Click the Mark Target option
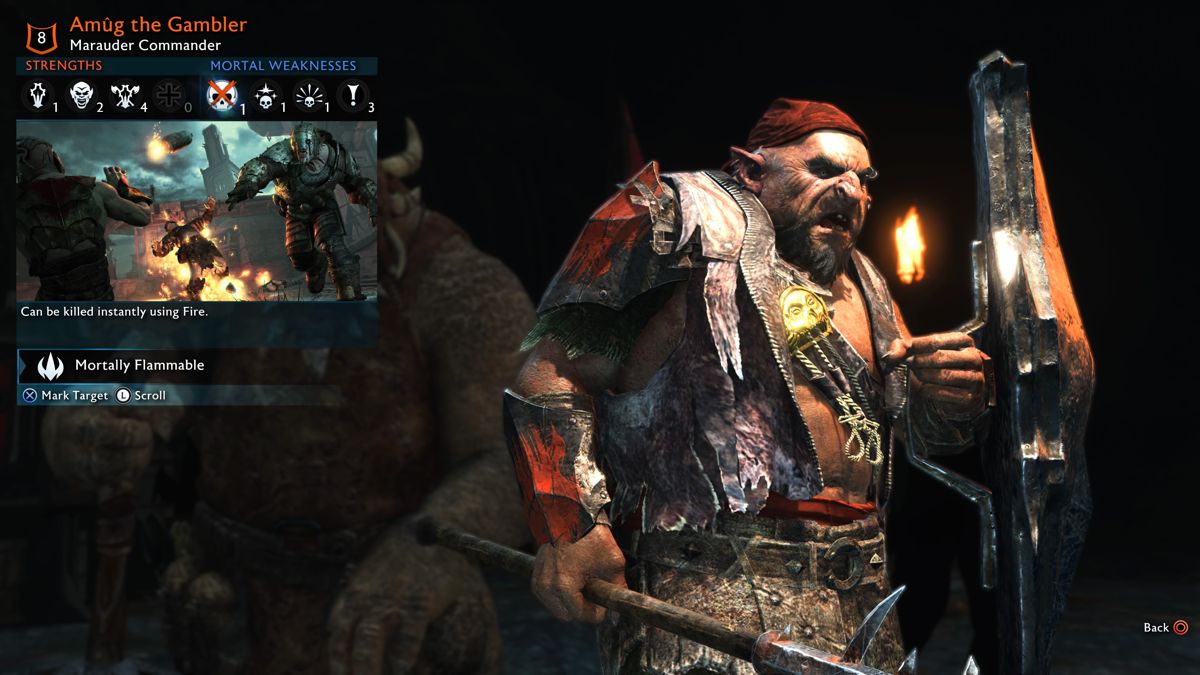 pos(66,396)
